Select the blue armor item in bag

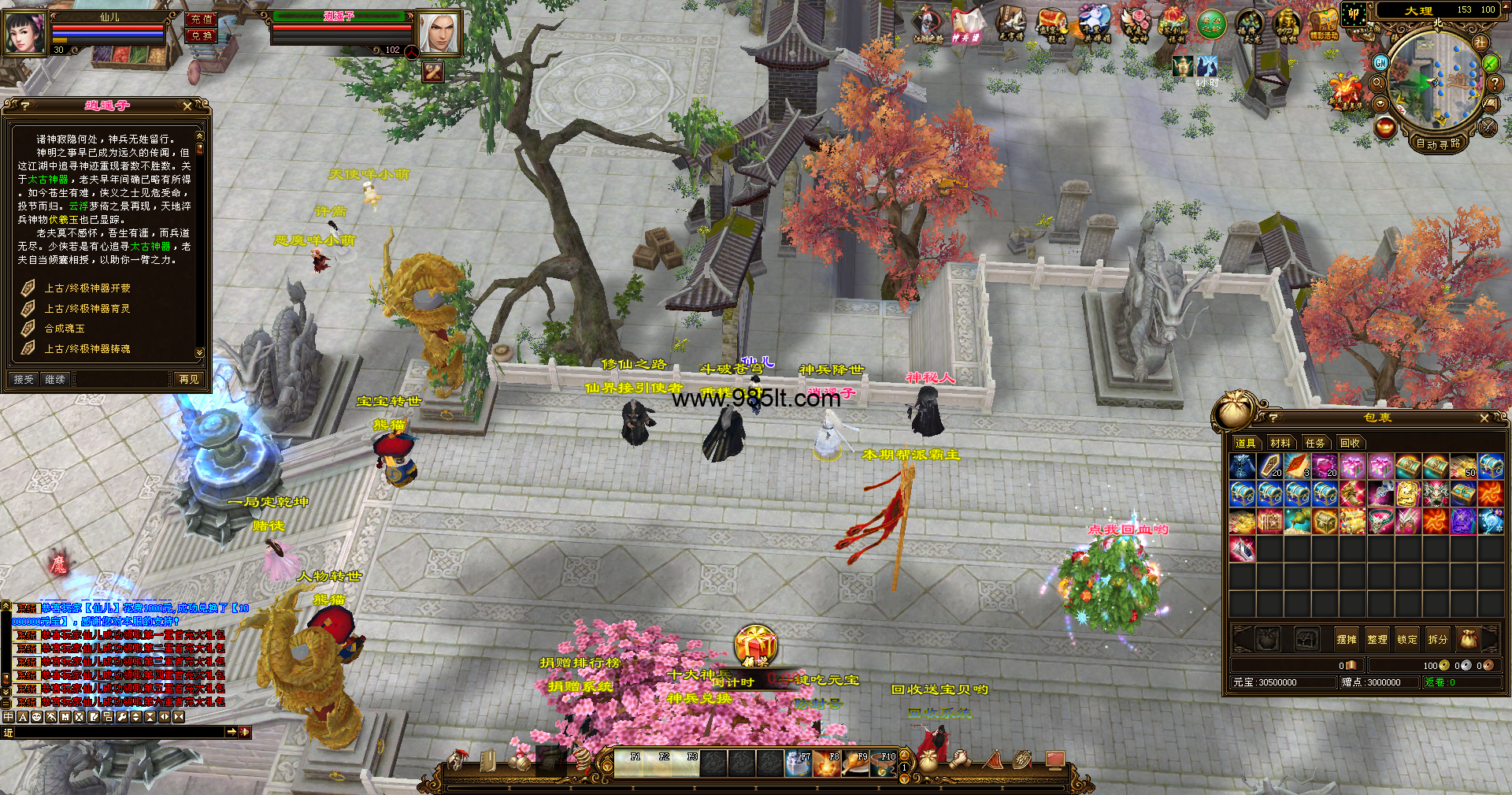point(1242,466)
